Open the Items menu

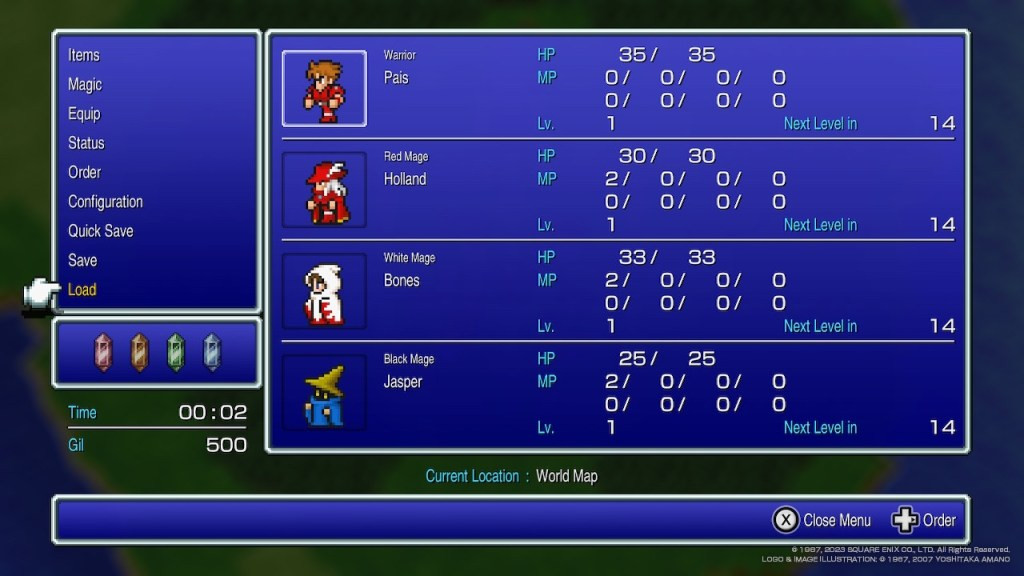84,55
